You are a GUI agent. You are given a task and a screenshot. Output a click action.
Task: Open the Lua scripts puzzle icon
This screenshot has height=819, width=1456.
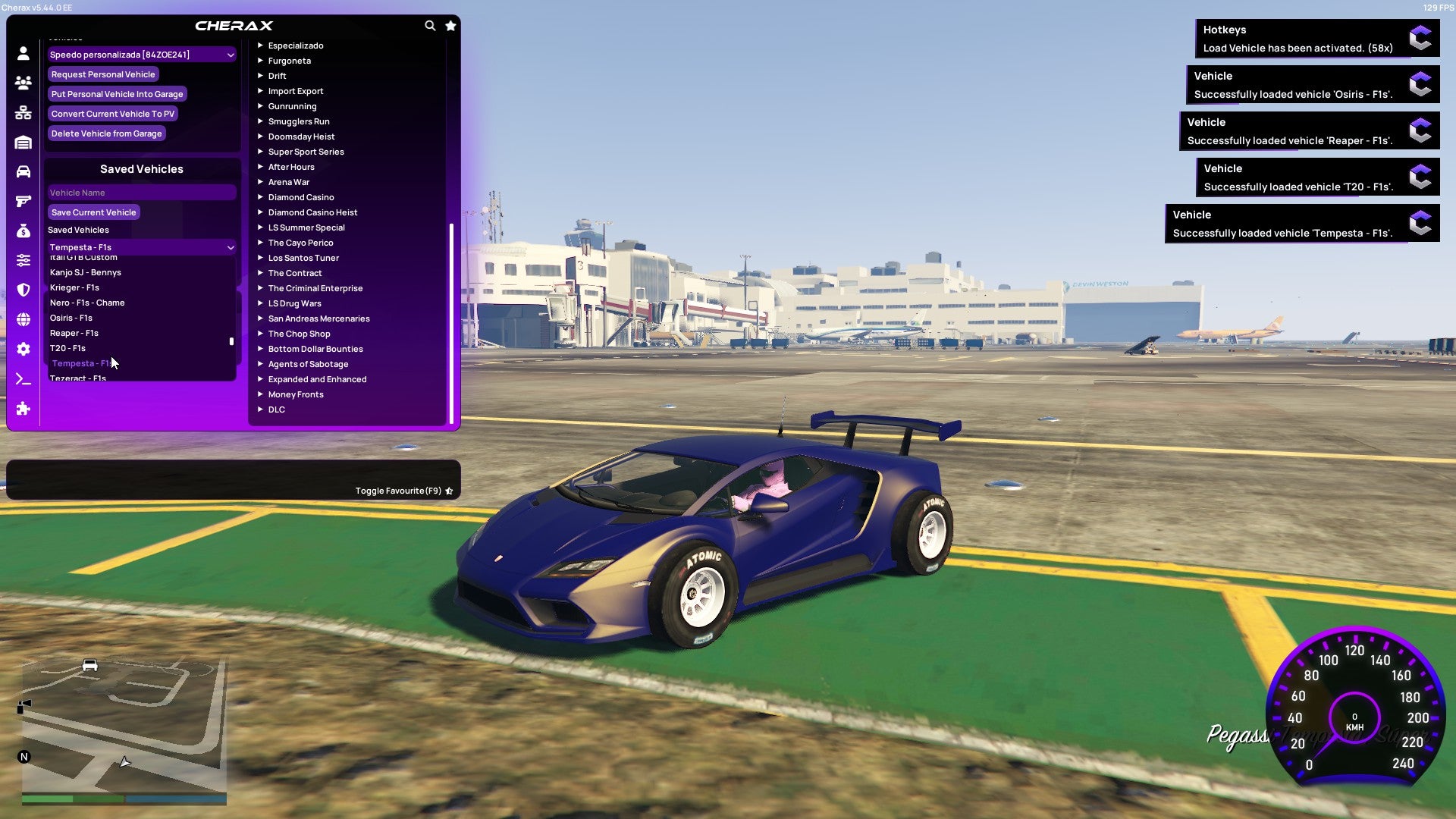[23, 409]
